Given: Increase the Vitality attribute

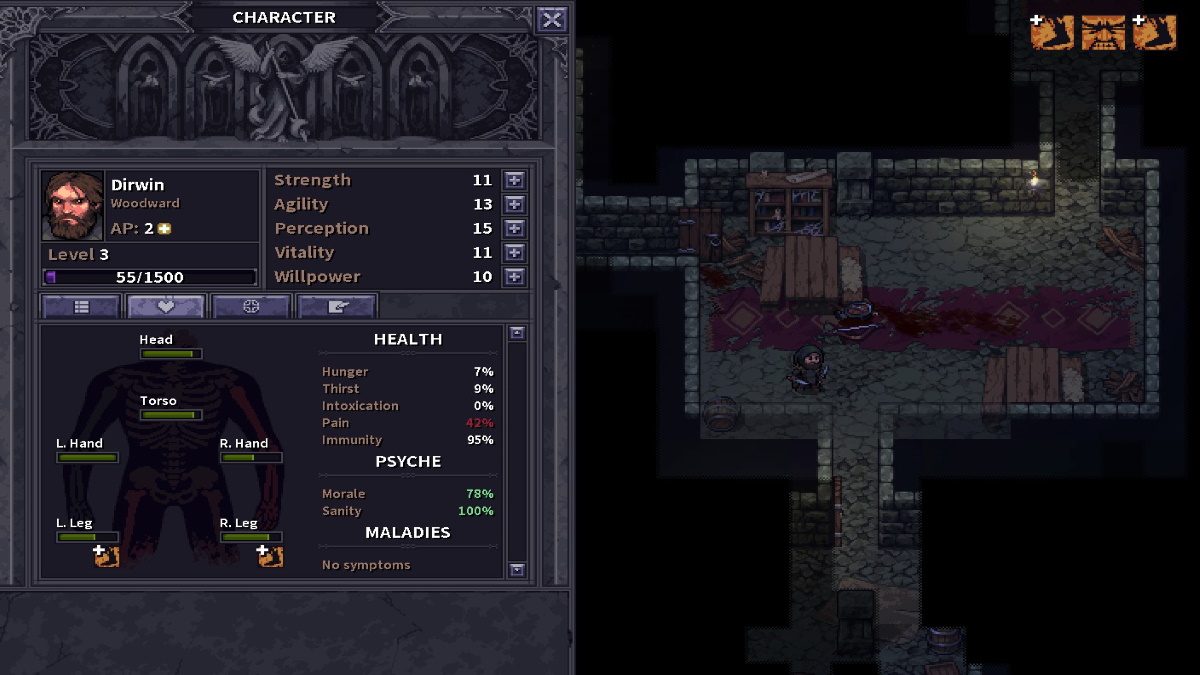Looking at the screenshot, I should pyautogui.click(x=514, y=253).
